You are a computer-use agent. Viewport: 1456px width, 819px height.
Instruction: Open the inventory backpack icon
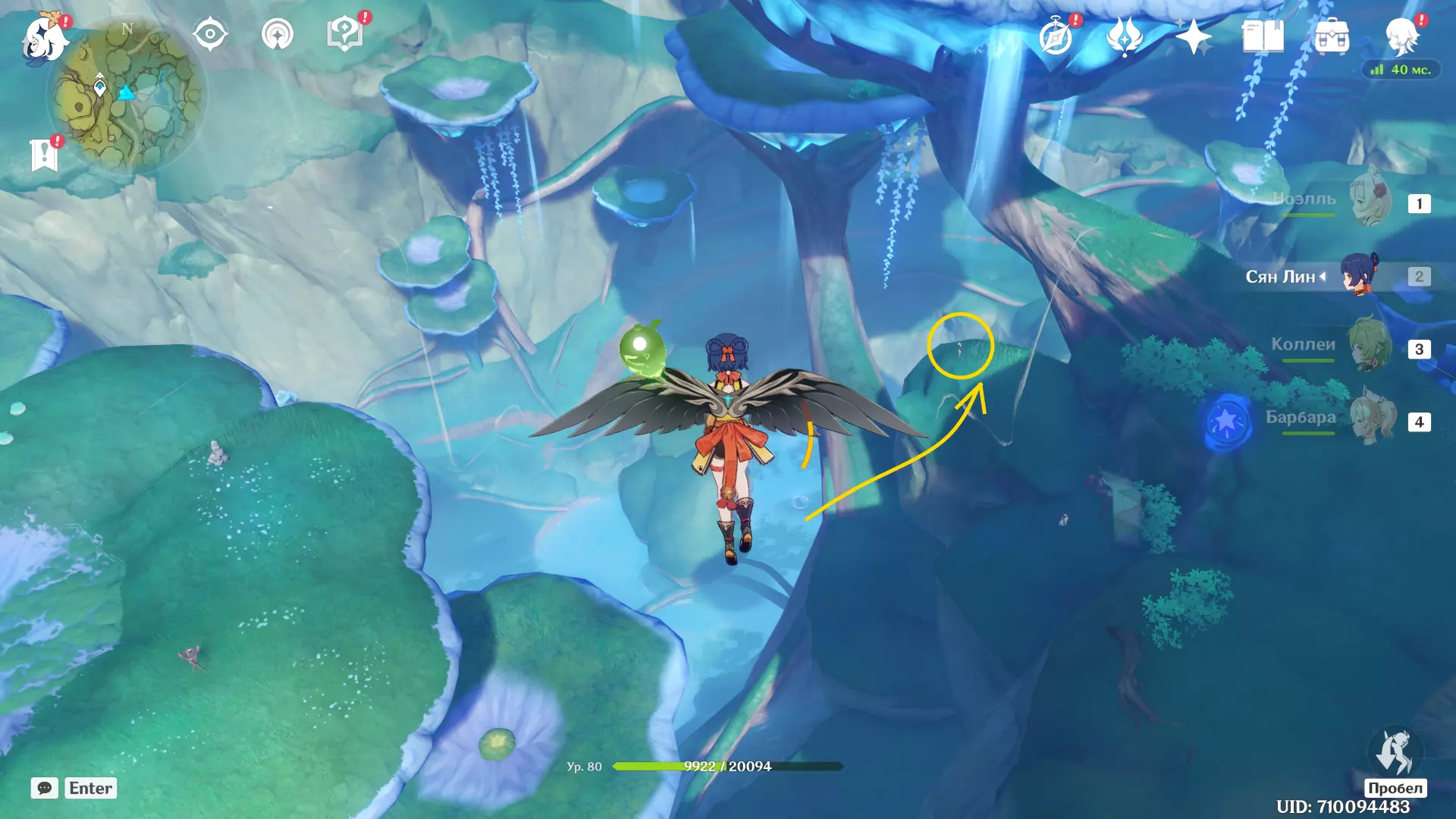tap(1332, 36)
